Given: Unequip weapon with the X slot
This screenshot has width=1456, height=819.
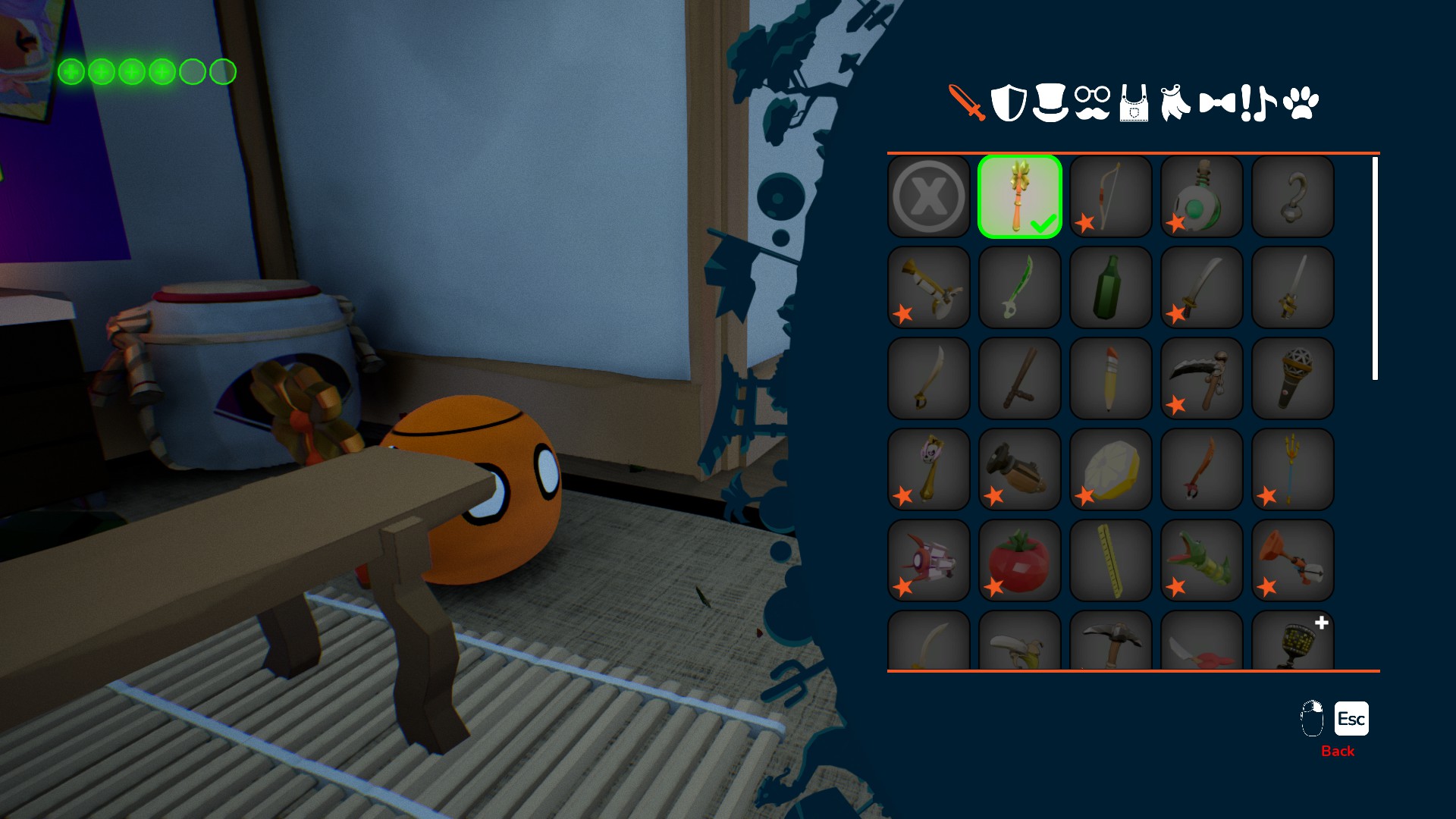Looking at the screenshot, I should pyautogui.click(x=929, y=196).
